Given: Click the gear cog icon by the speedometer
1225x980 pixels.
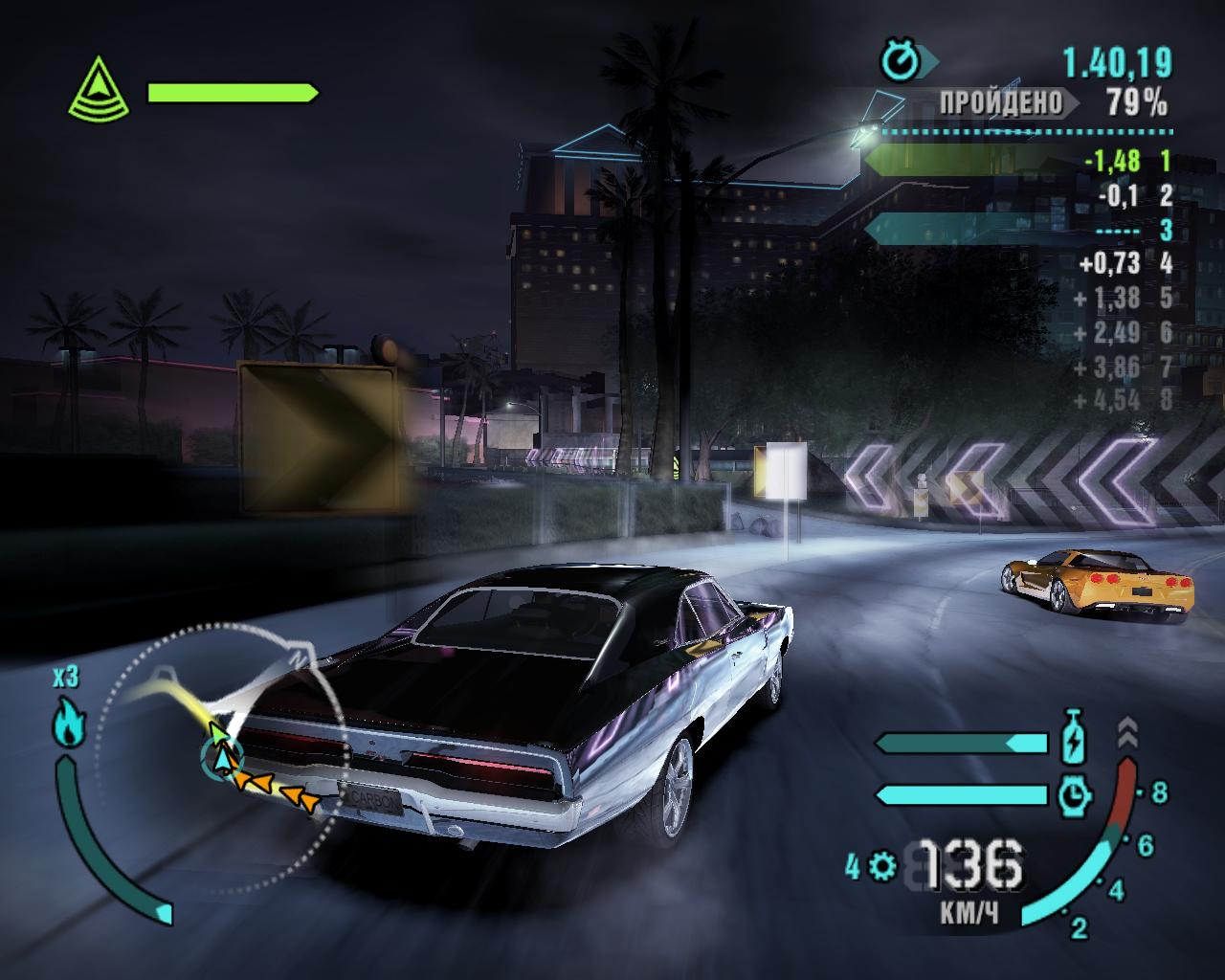Looking at the screenshot, I should click(881, 867).
